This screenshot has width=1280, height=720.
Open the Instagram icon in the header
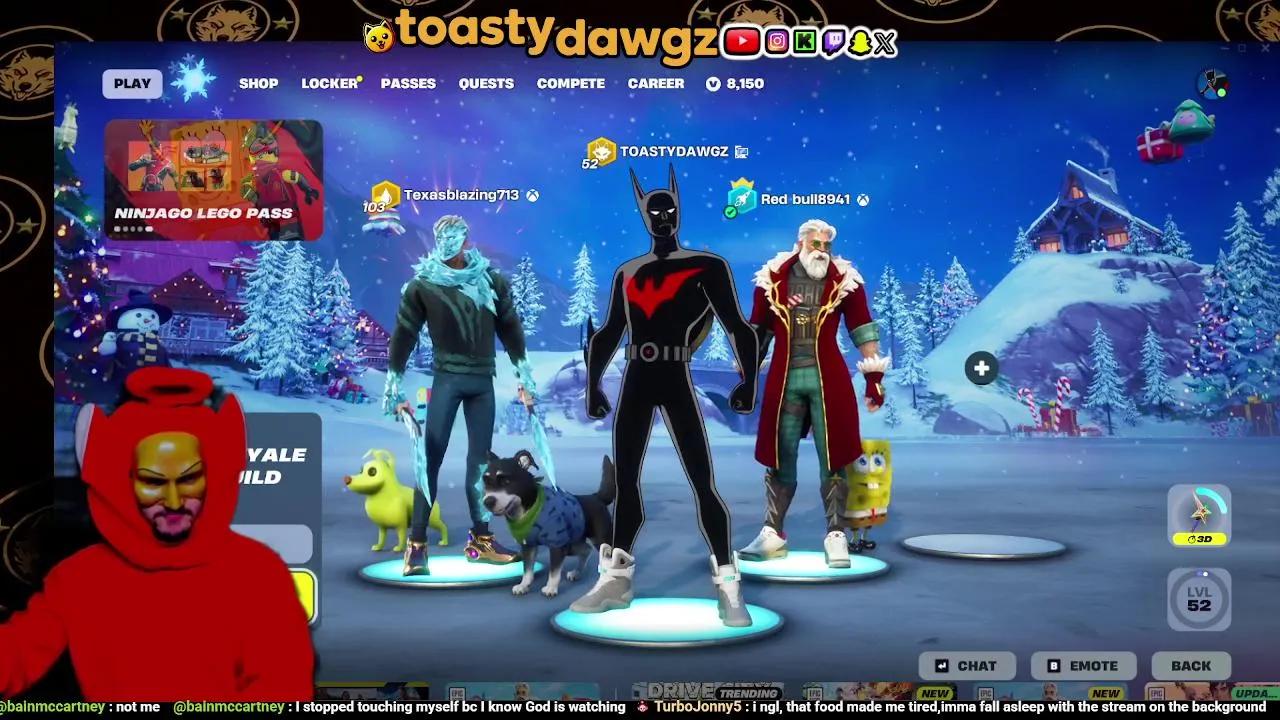[775, 43]
